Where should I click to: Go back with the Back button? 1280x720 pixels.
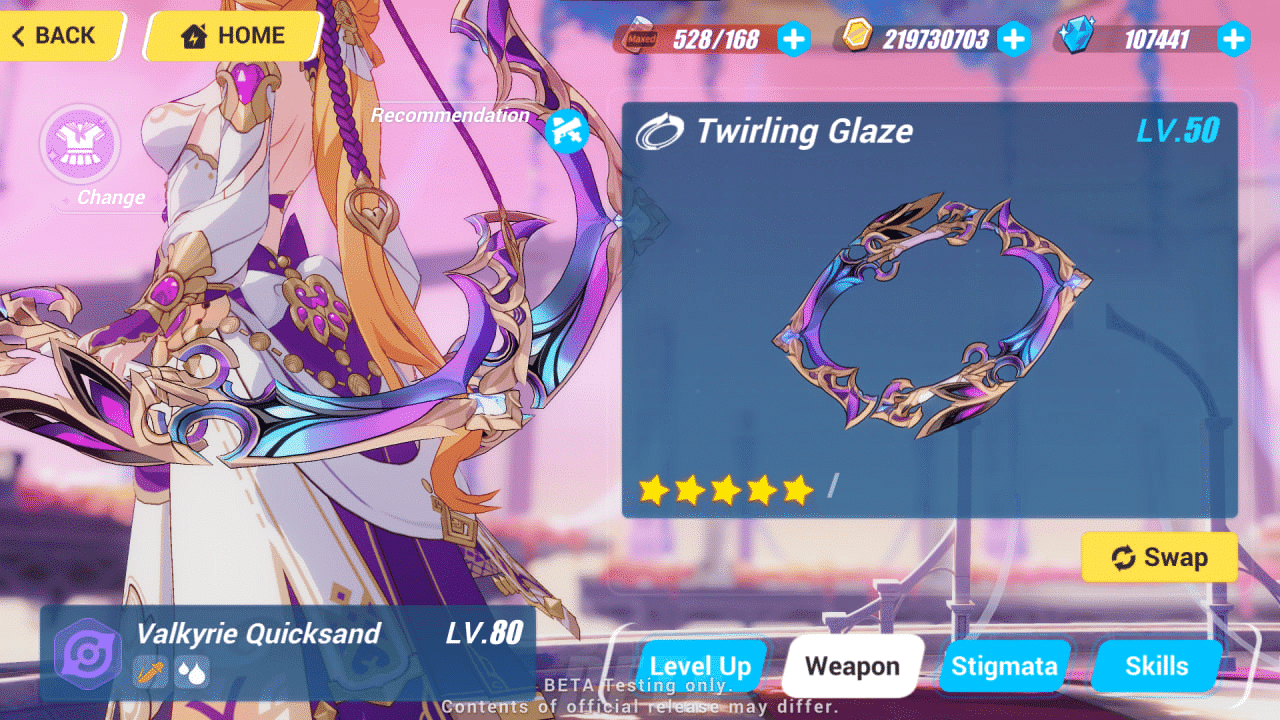click(53, 36)
